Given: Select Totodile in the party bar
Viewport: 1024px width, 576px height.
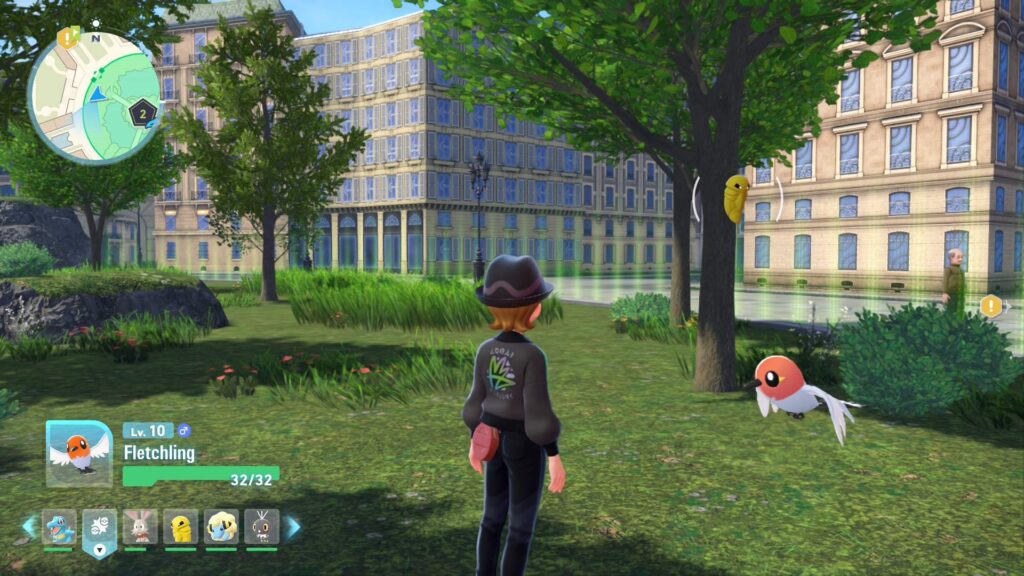Looking at the screenshot, I should click(59, 527).
